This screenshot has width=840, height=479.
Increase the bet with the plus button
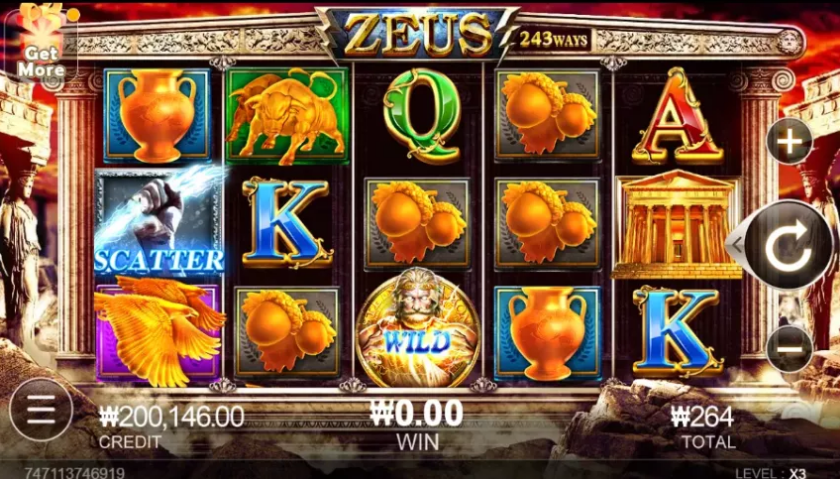pos(789,143)
